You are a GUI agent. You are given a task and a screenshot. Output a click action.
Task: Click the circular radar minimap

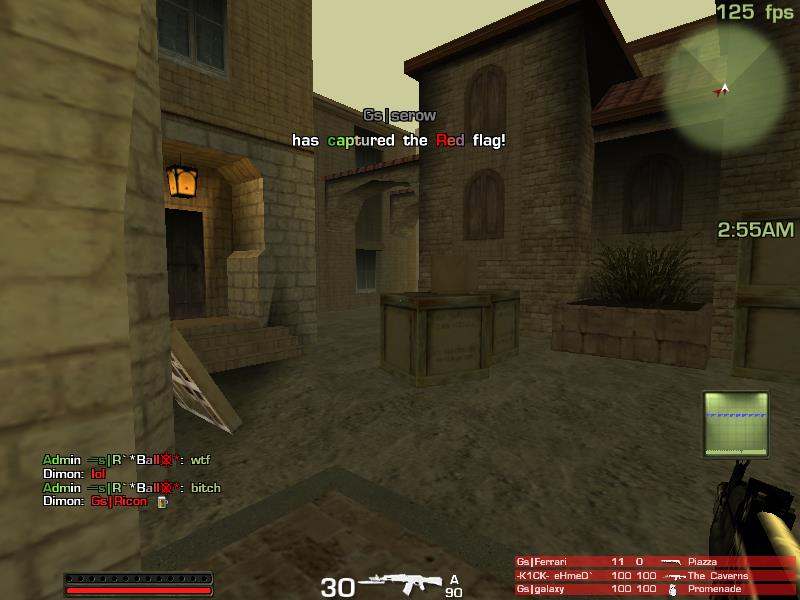(x=726, y=88)
